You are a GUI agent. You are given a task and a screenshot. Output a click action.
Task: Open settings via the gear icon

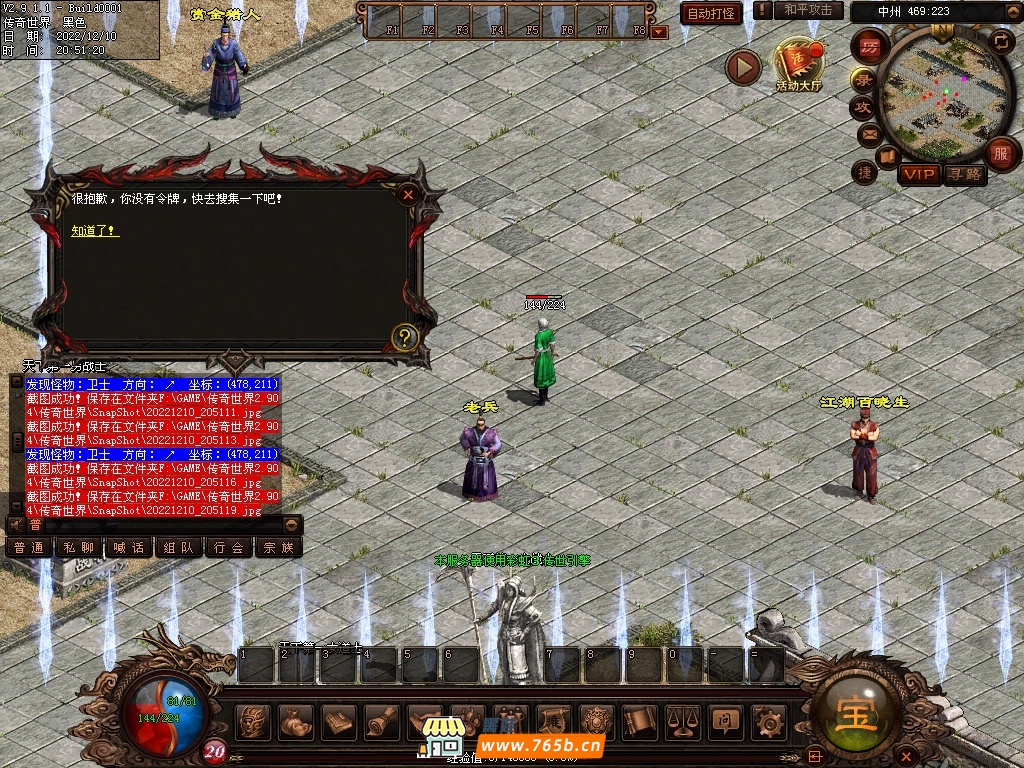(x=768, y=720)
